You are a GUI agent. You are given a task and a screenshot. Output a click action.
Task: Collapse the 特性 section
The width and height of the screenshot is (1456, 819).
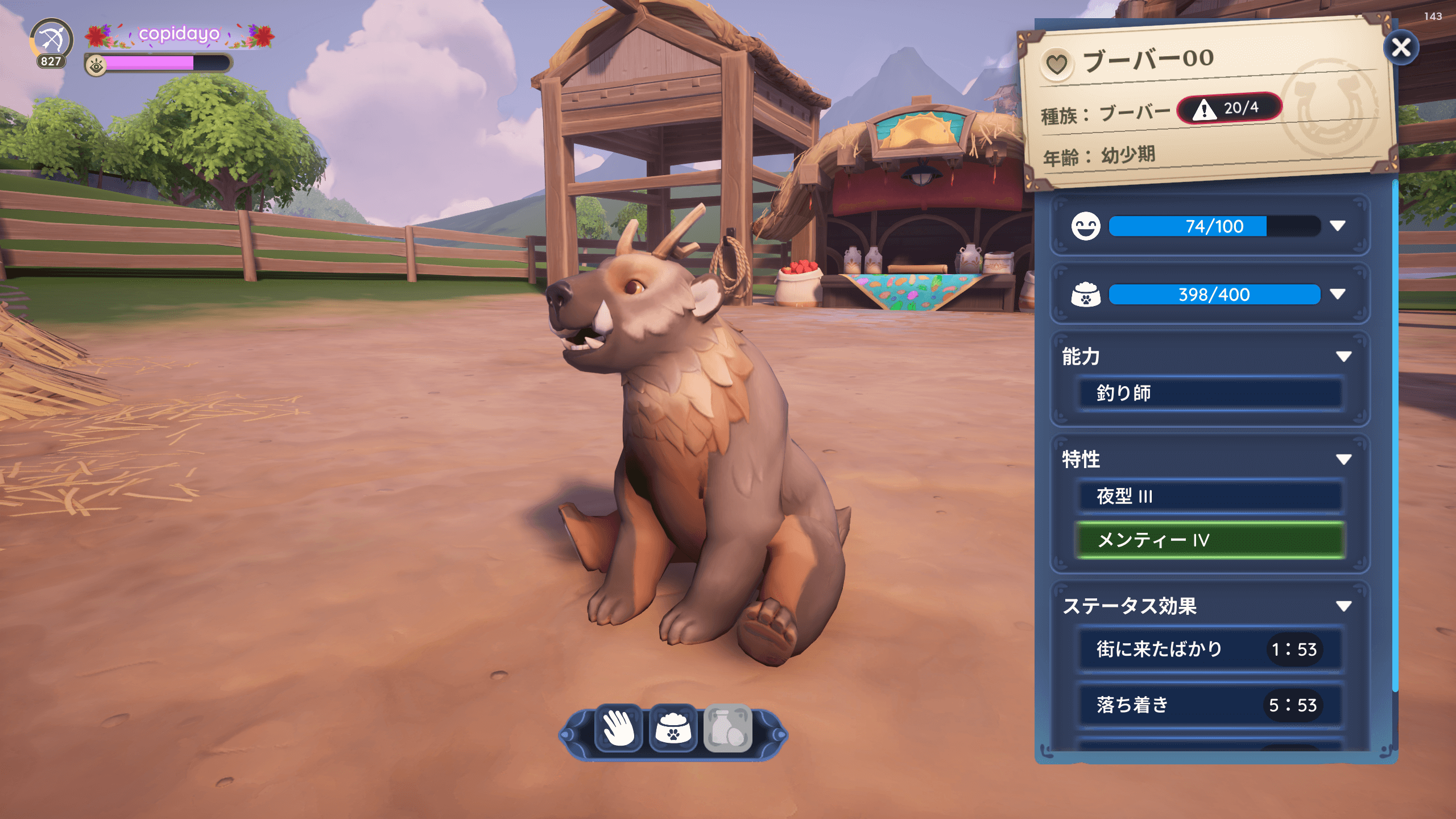click(x=1343, y=460)
